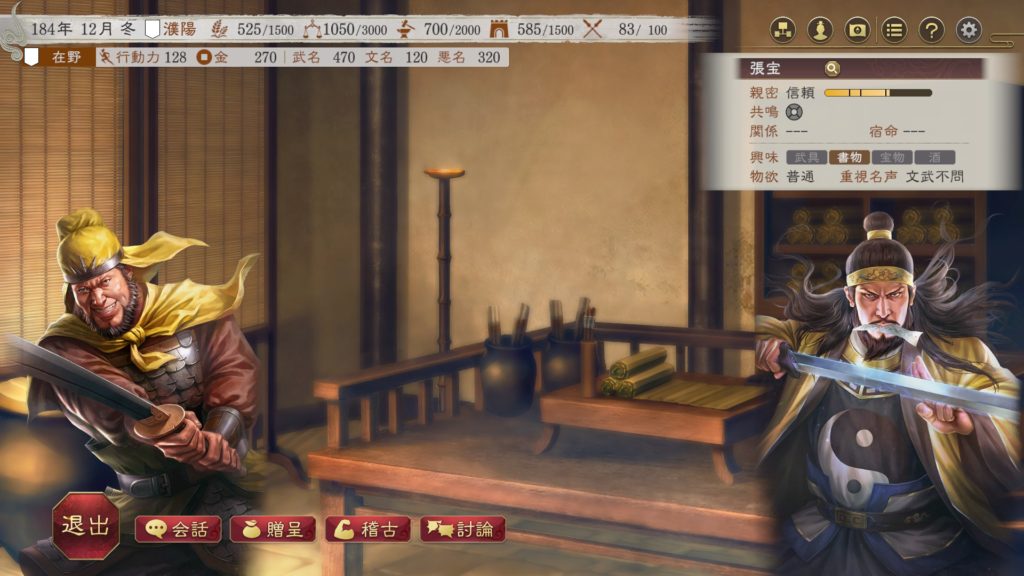This screenshot has width=1024, height=576.
Task: Click the 退出 exit button
Action: pos(86,526)
